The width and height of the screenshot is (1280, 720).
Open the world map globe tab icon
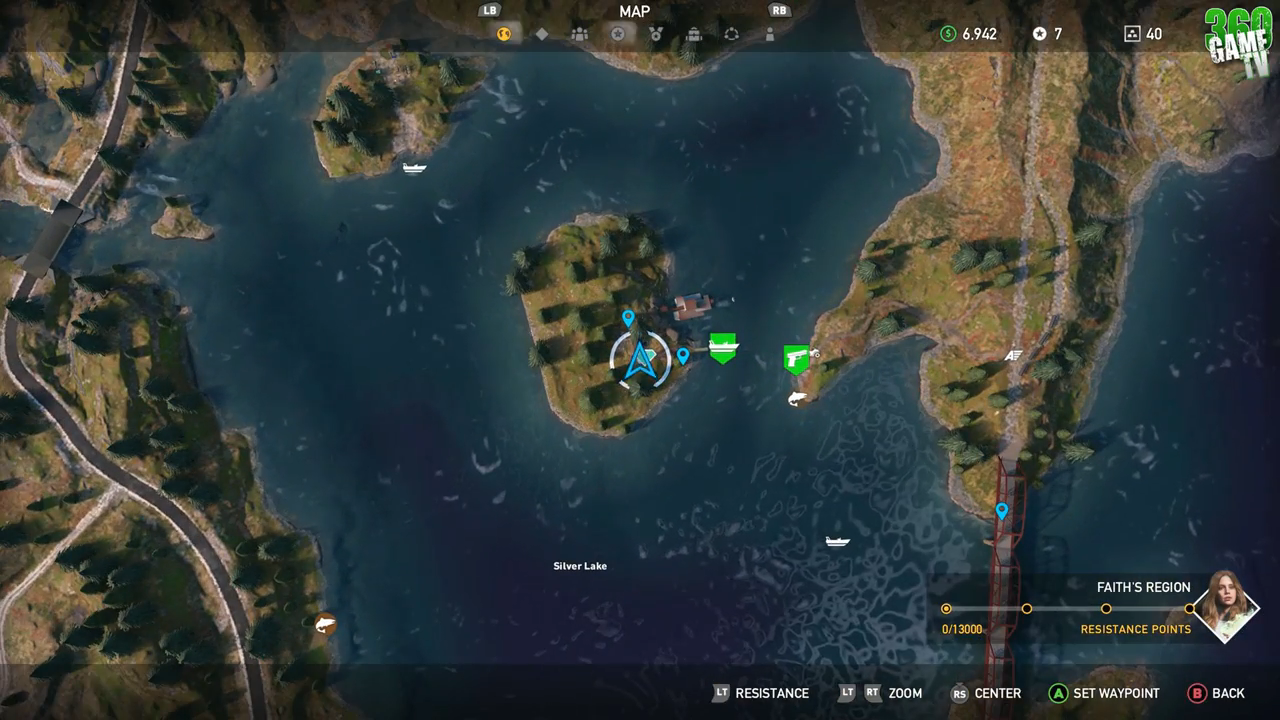pos(503,33)
